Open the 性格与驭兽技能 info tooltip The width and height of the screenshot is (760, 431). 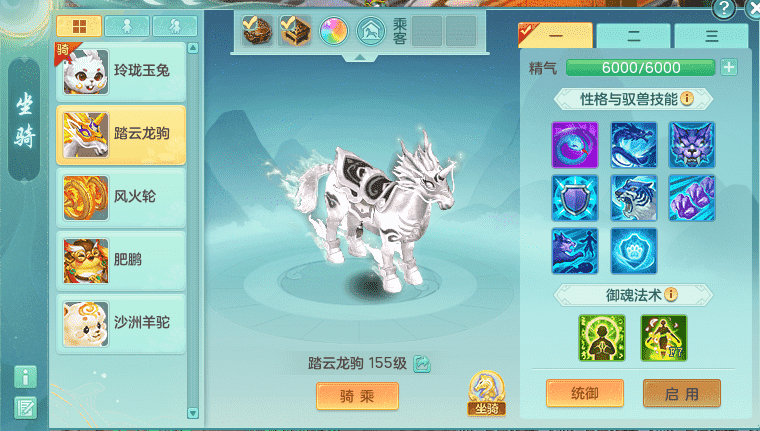pos(688,99)
